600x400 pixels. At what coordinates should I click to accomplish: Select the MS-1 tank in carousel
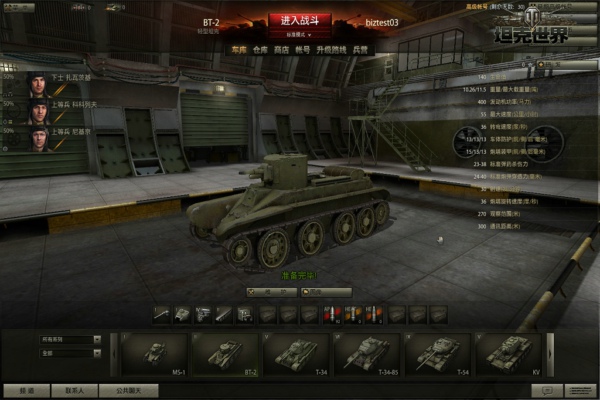[155, 354]
